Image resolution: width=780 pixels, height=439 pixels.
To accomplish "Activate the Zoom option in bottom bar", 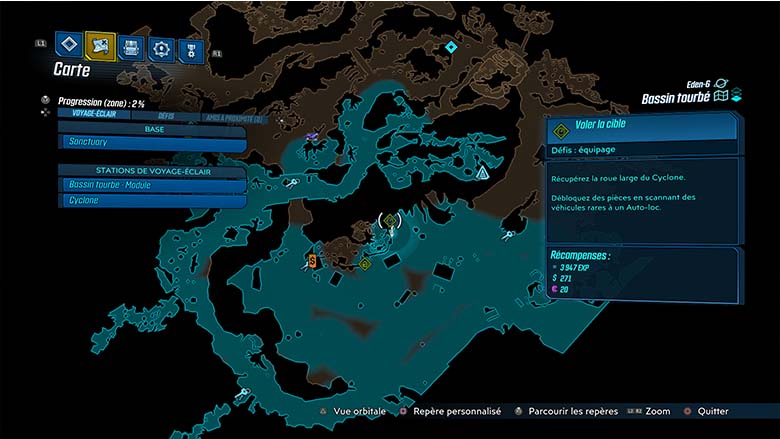I will (657, 411).
